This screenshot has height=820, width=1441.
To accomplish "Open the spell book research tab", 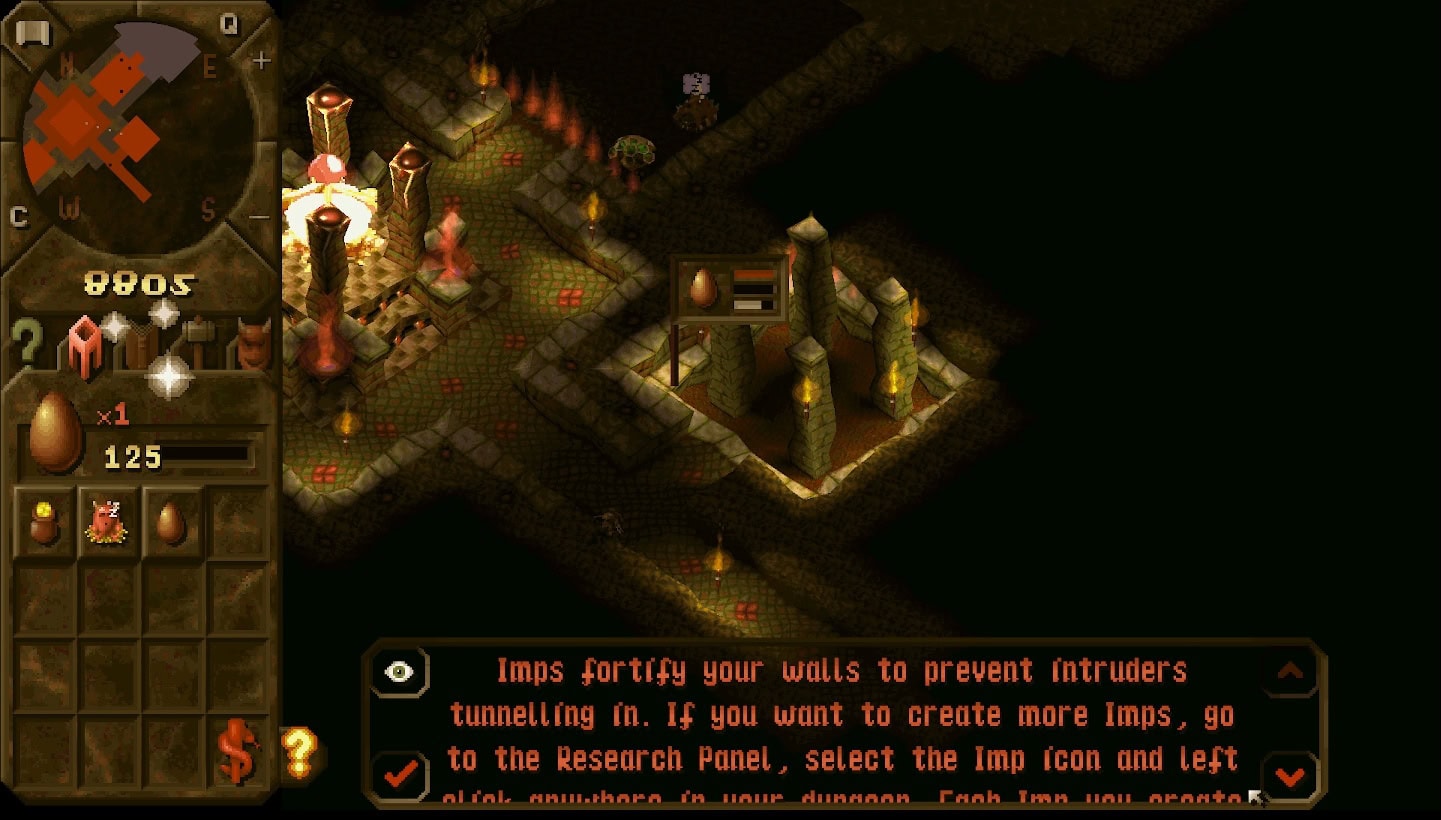I will click(x=140, y=347).
